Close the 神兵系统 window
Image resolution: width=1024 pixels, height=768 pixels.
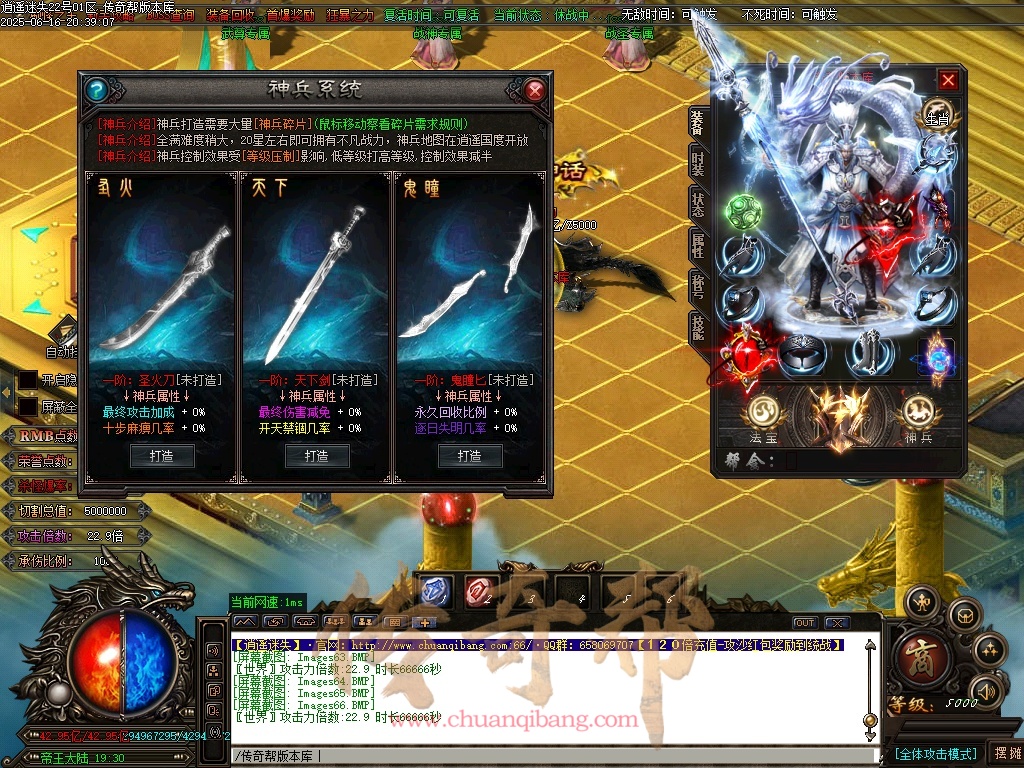point(535,90)
